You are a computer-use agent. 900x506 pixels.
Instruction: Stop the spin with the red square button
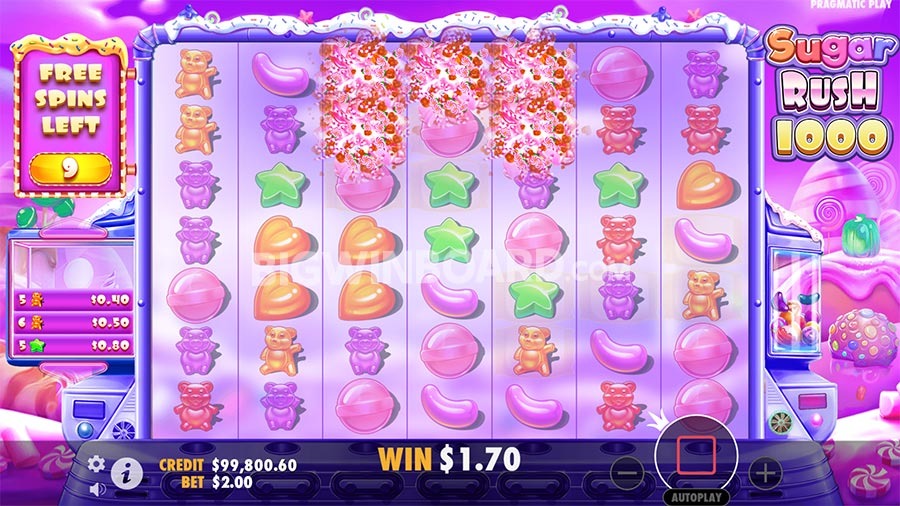click(x=694, y=456)
